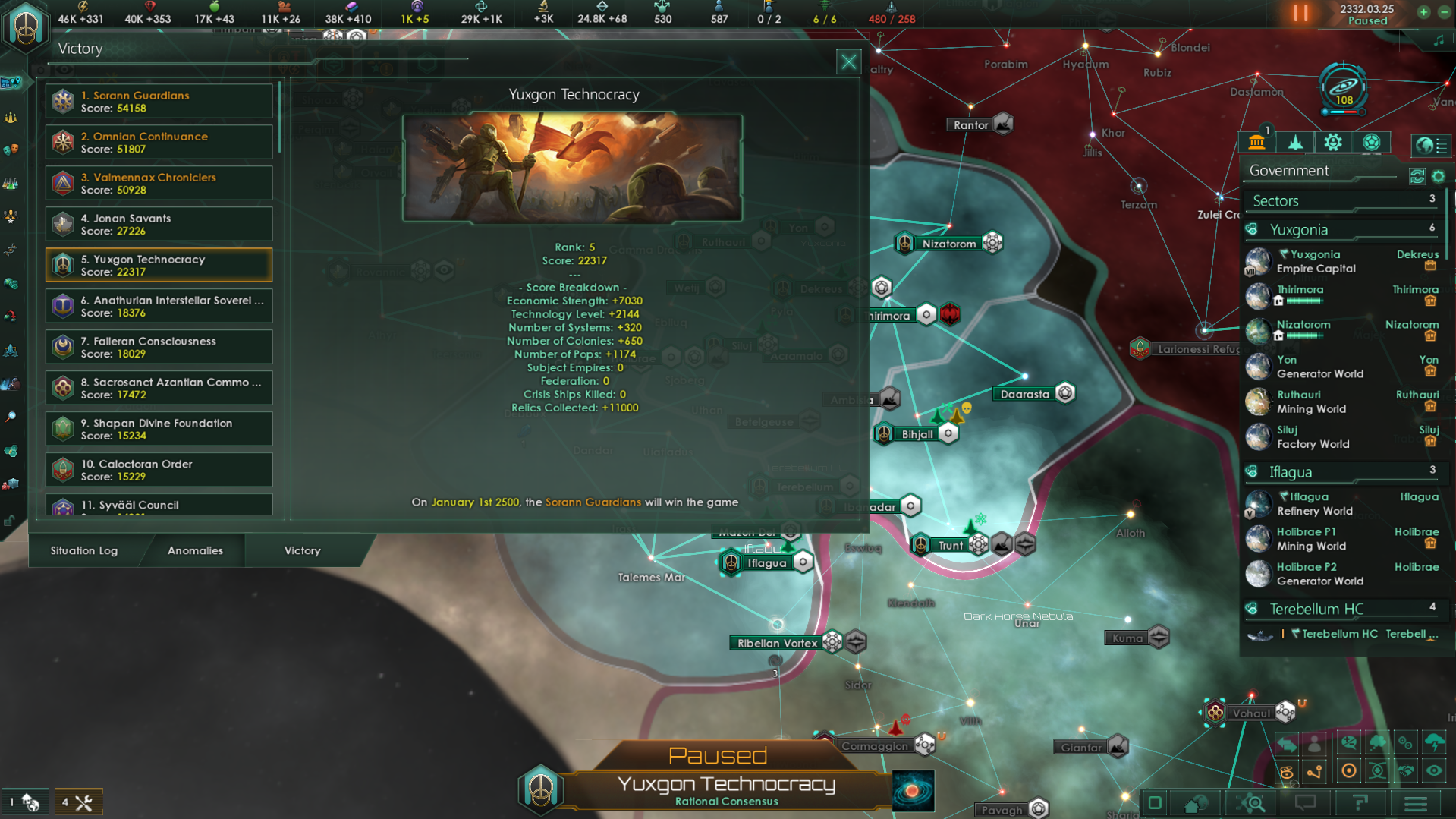Open the Anomalies tab
The height and width of the screenshot is (819, 1456).
click(x=195, y=550)
